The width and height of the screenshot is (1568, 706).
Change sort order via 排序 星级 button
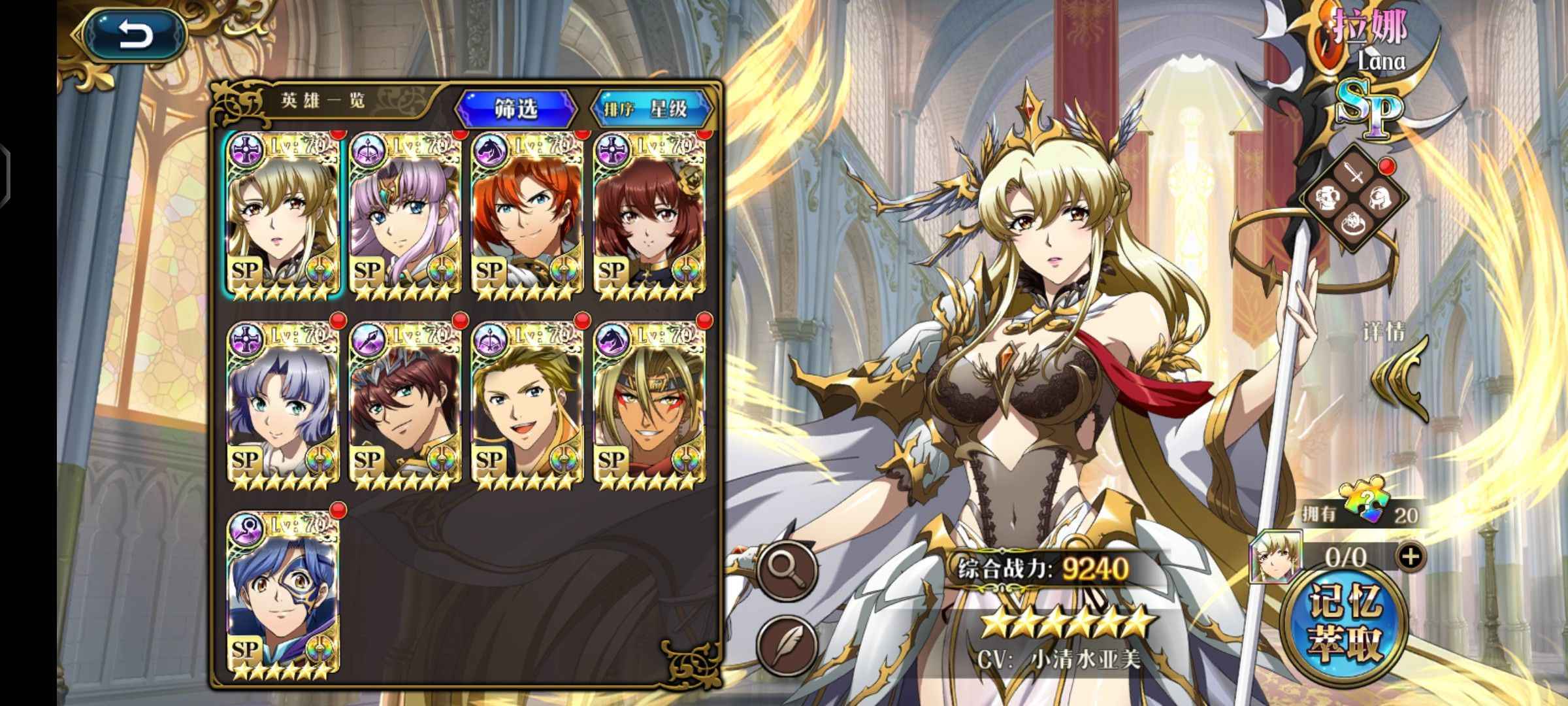(649, 109)
